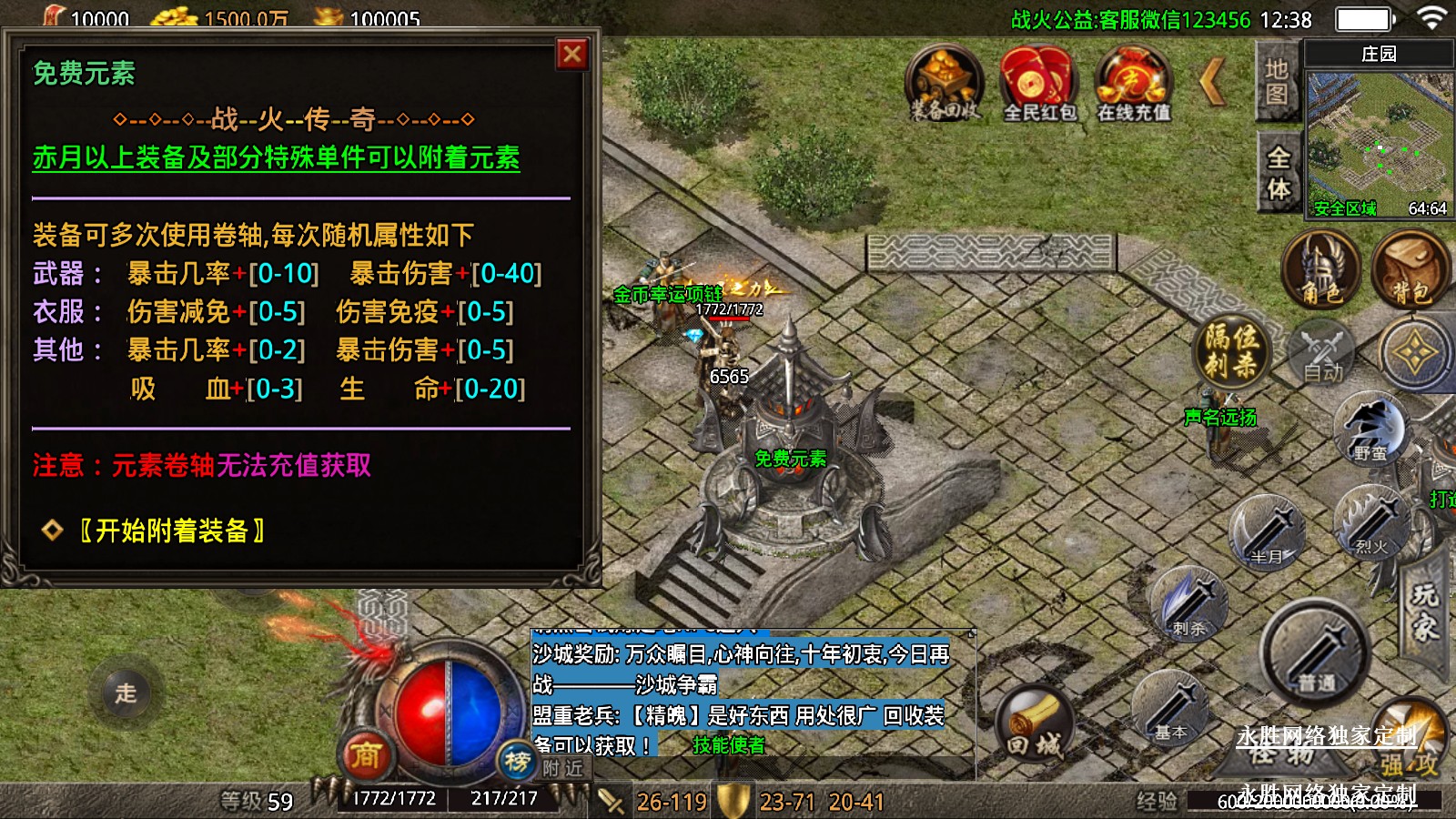Activate the 隔位刺杀 skill
This screenshot has height=819, width=1456.
coord(1231,352)
